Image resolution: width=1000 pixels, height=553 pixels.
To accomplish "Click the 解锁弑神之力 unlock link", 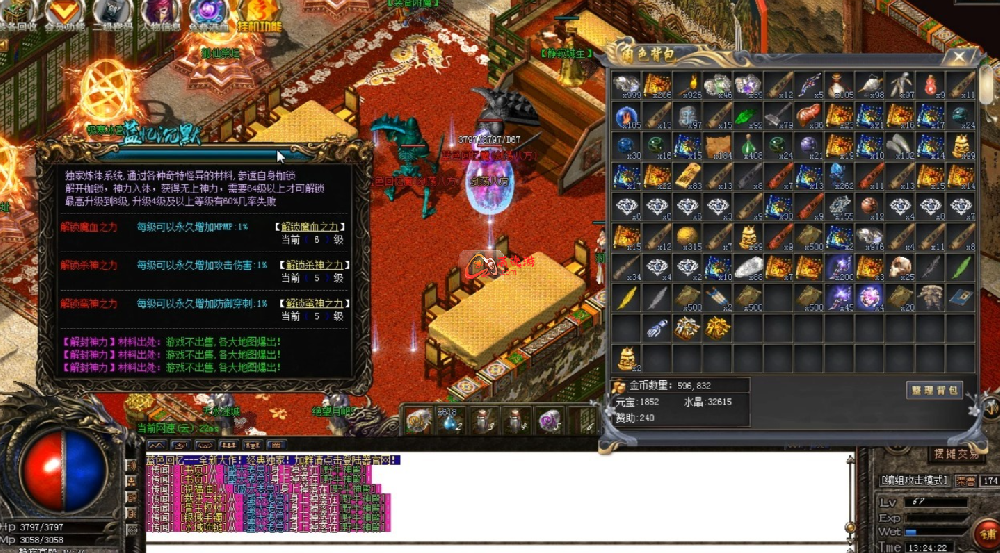I will coord(310,303).
